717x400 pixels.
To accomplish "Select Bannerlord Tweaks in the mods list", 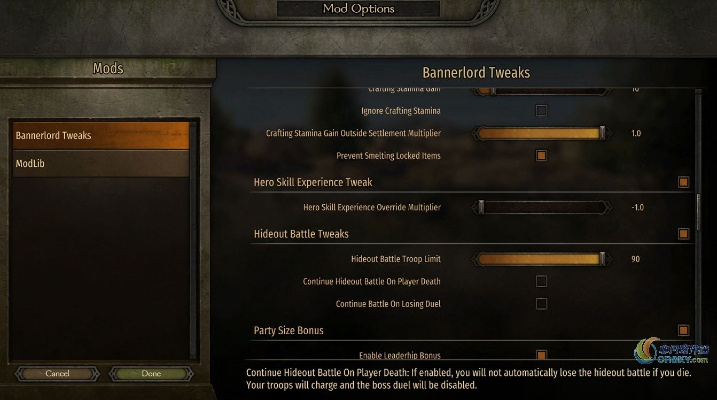I will click(x=100, y=136).
